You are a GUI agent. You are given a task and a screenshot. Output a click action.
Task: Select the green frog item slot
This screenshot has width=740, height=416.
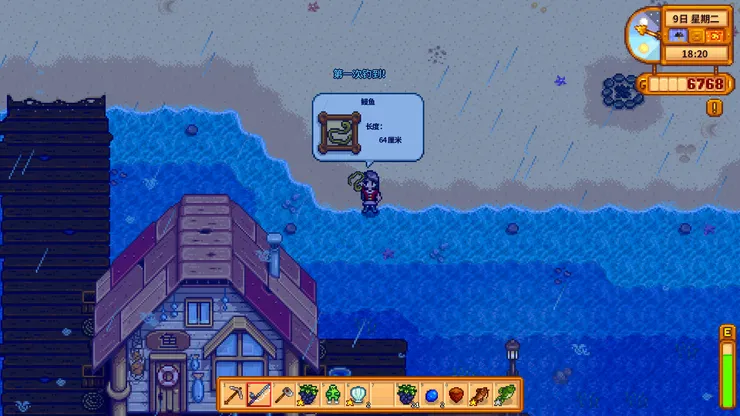pyautogui.click(x=332, y=394)
